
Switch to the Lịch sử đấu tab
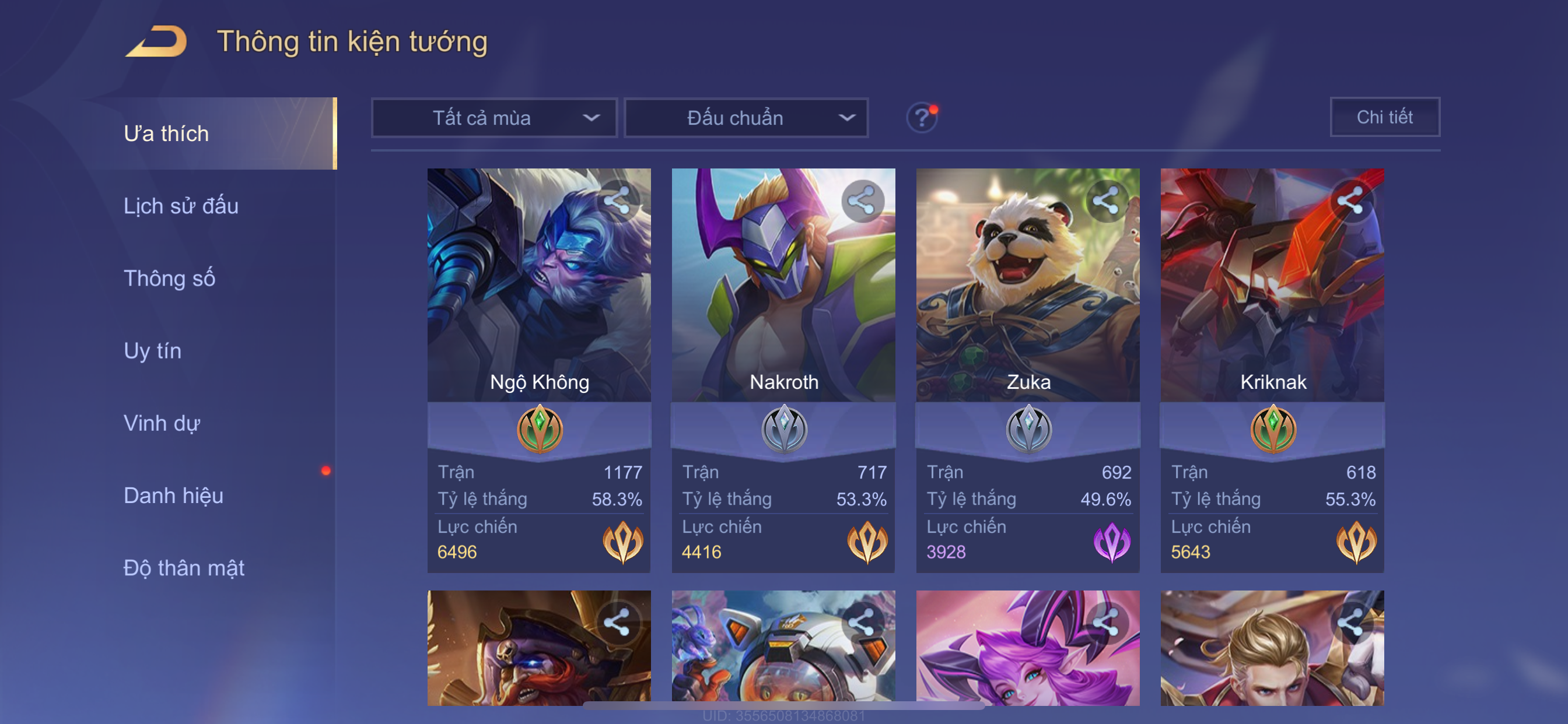pyautogui.click(x=181, y=206)
